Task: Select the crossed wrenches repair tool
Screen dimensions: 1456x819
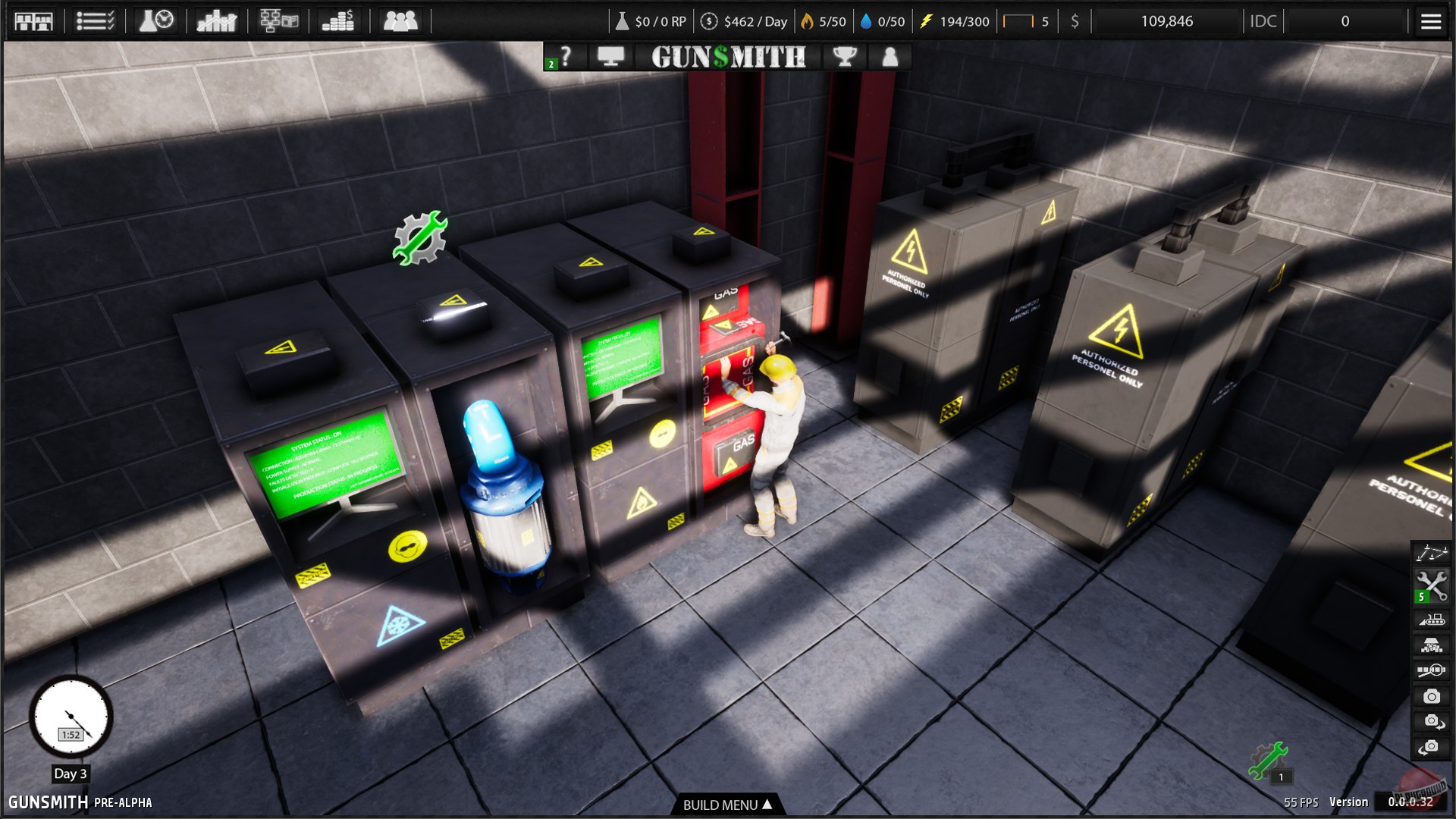Action: [1432, 584]
